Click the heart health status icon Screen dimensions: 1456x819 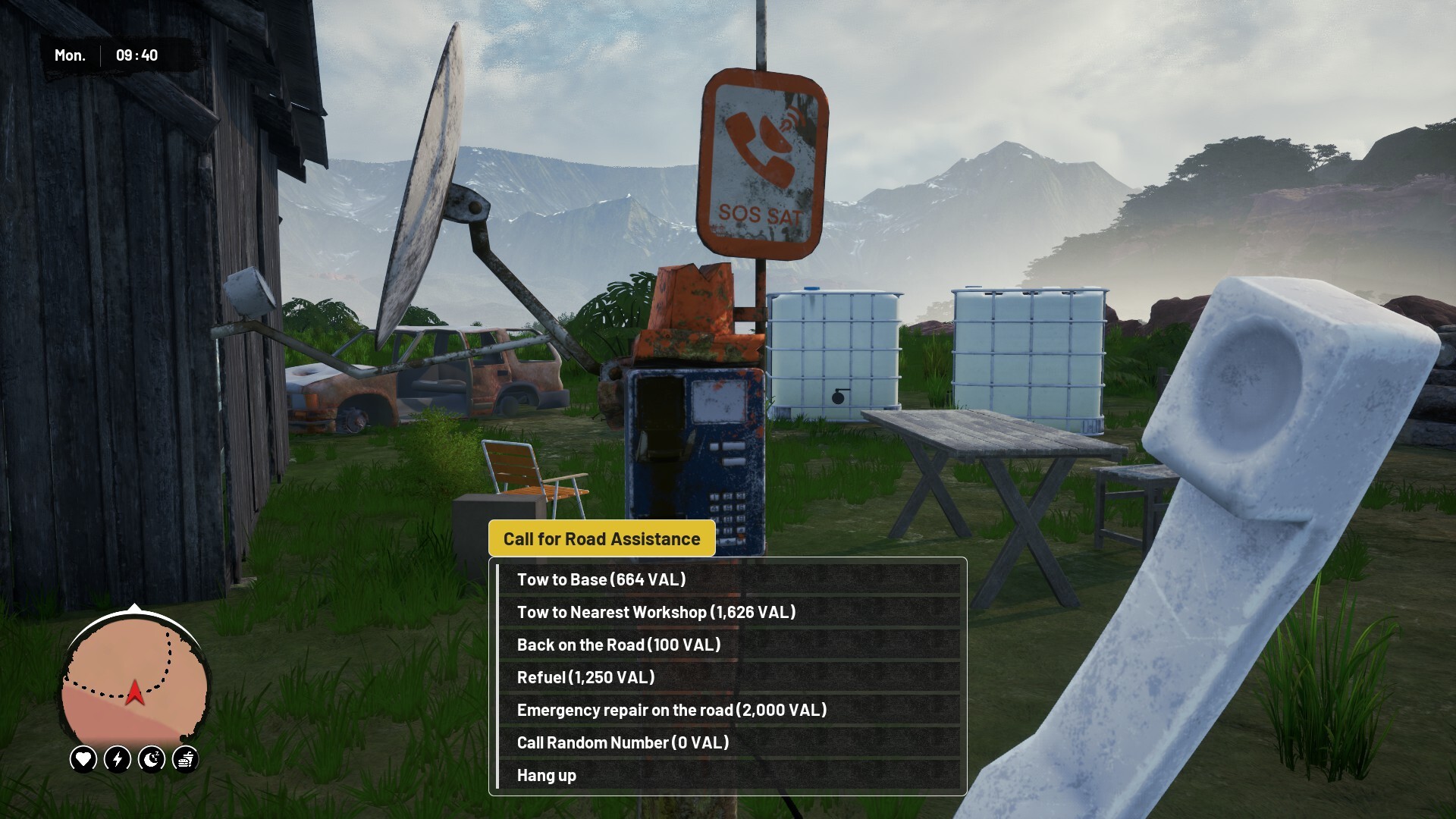click(83, 758)
